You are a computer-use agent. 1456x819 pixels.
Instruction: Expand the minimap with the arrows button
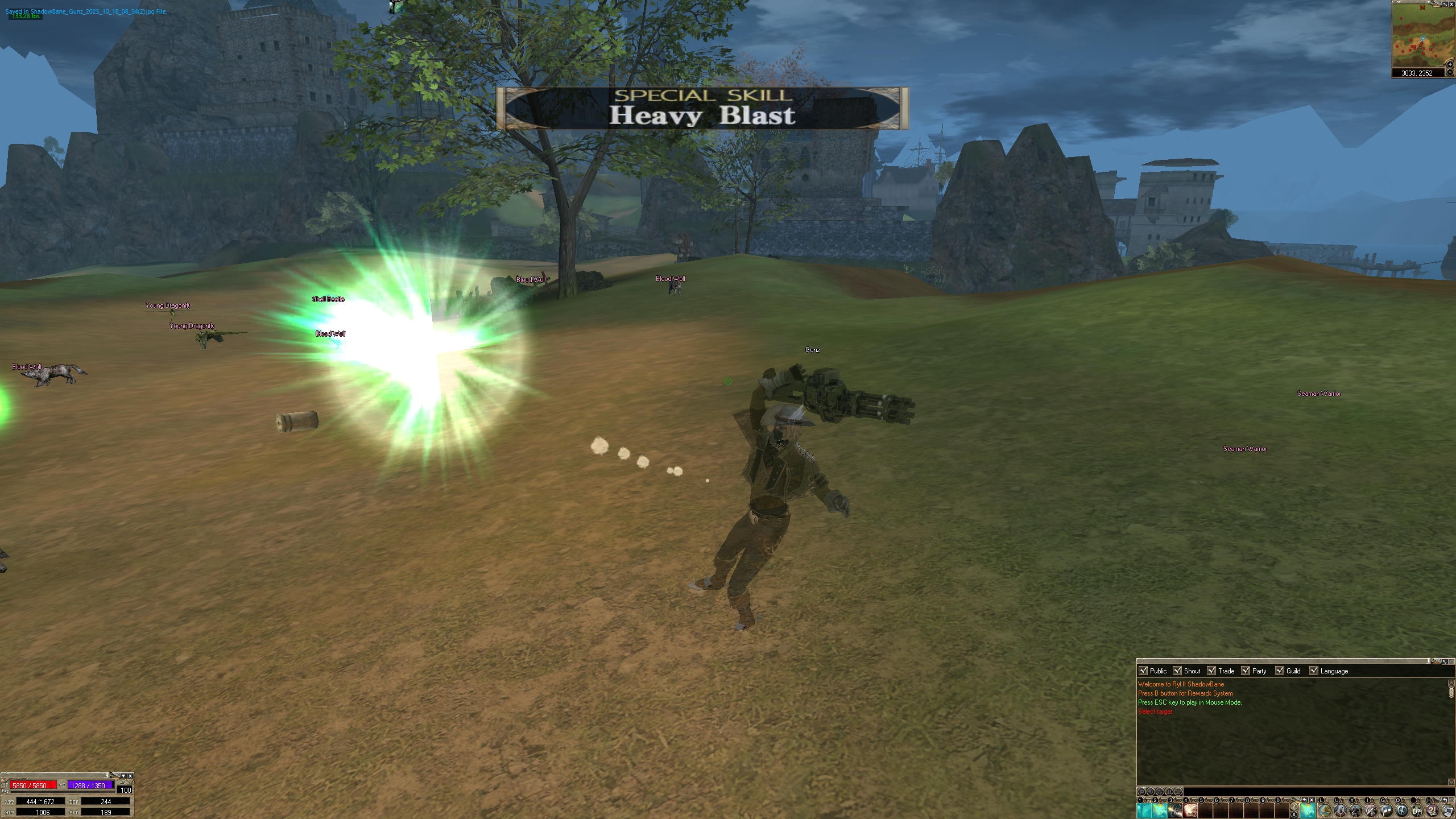point(1445,5)
